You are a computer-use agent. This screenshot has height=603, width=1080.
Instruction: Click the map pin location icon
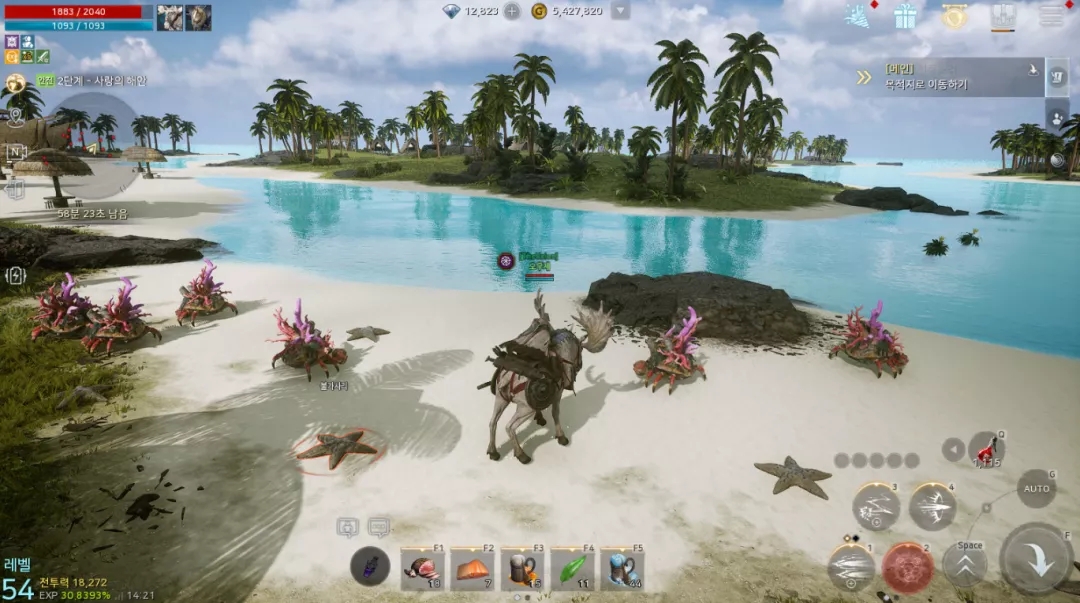click(15, 115)
